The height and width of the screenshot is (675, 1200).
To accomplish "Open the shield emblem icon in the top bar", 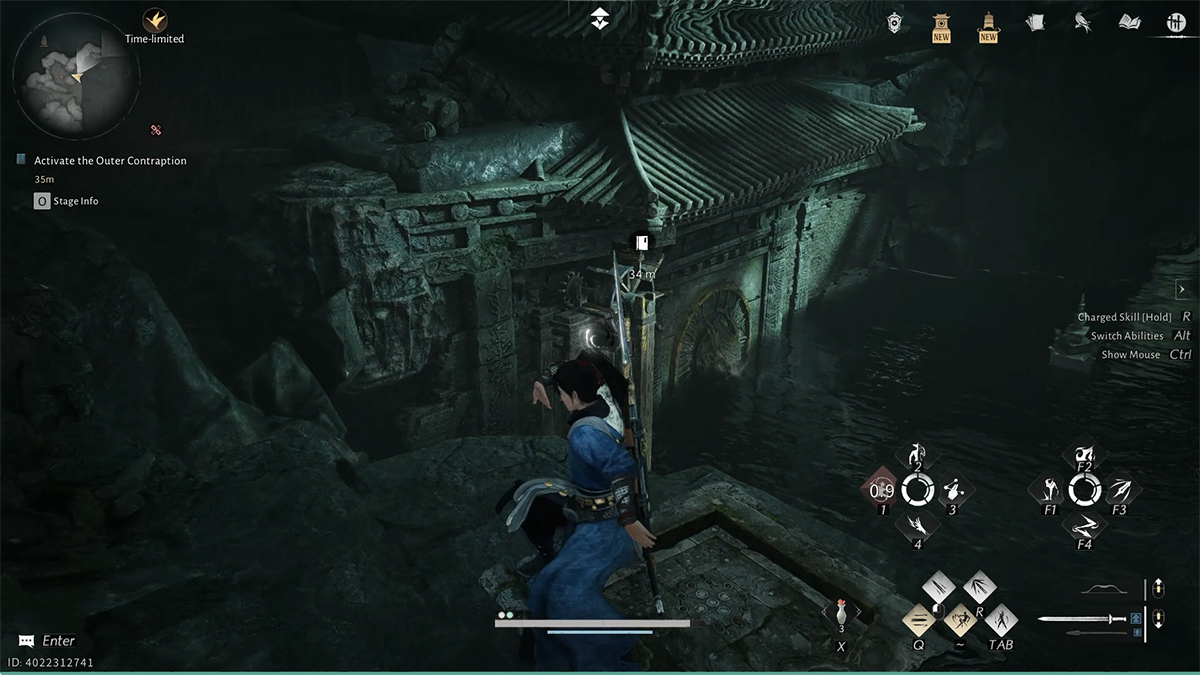I will tap(895, 22).
